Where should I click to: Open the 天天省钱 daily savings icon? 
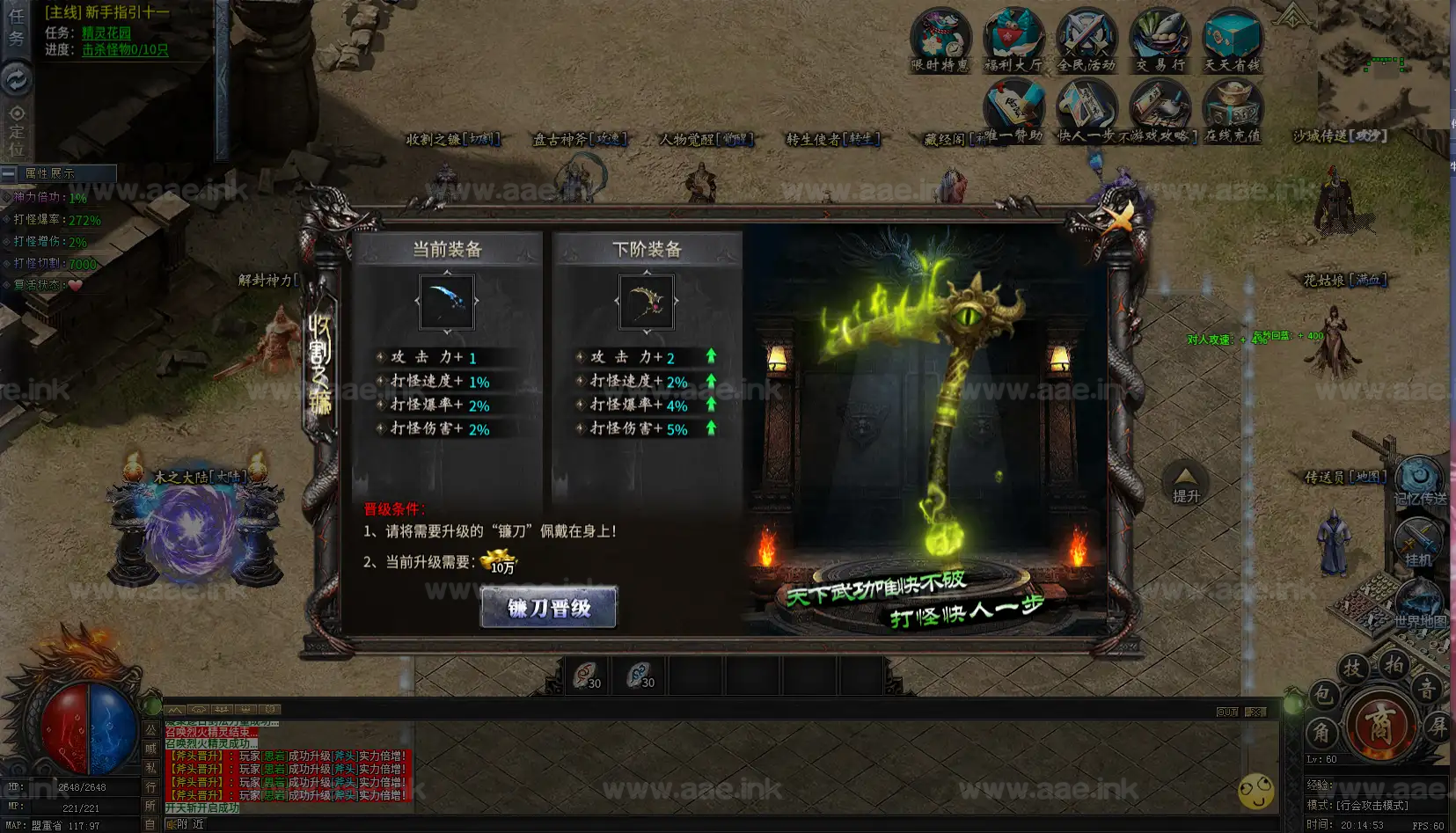click(x=1232, y=40)
